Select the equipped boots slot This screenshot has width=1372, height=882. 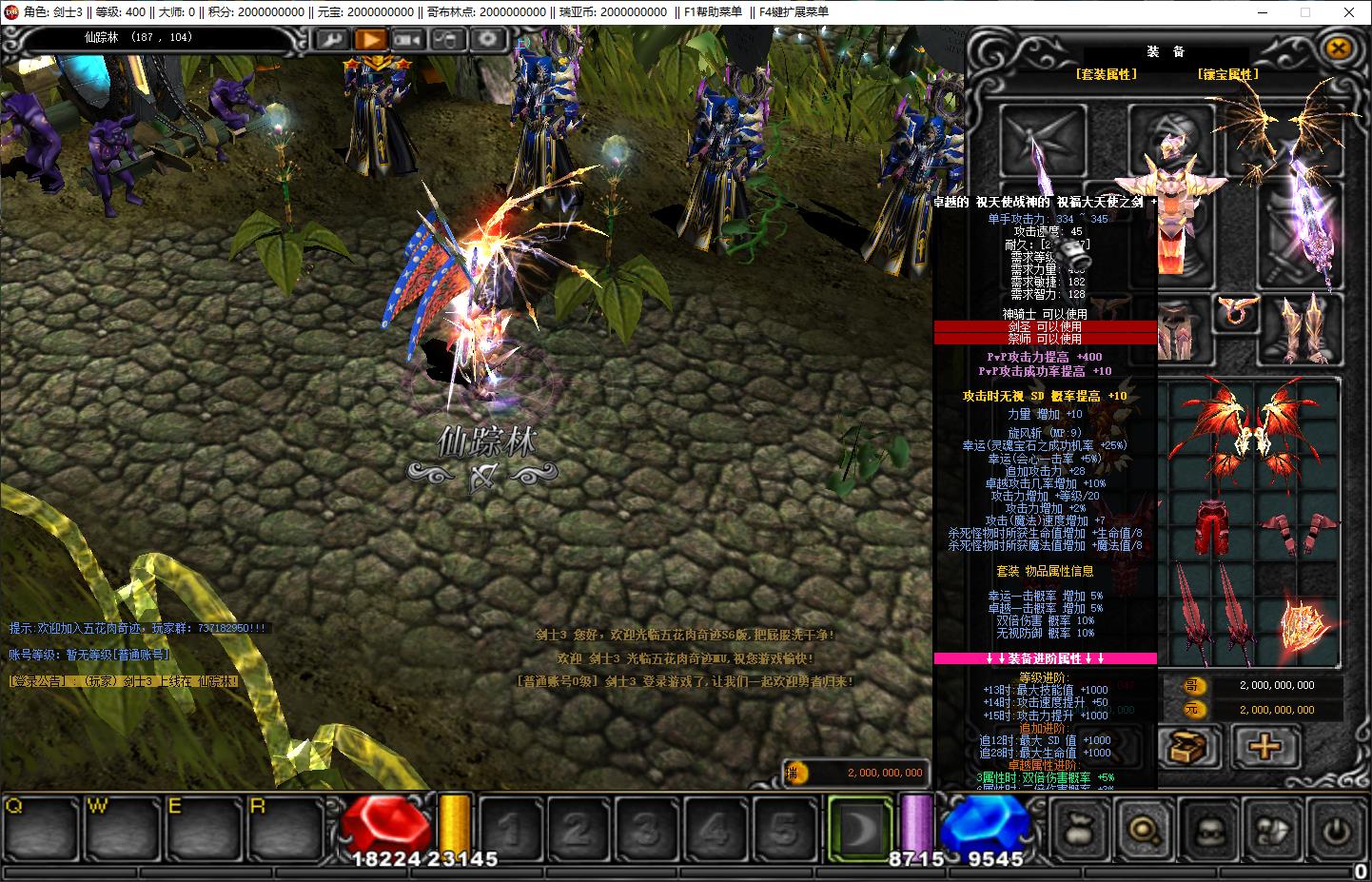(1302, 327)
